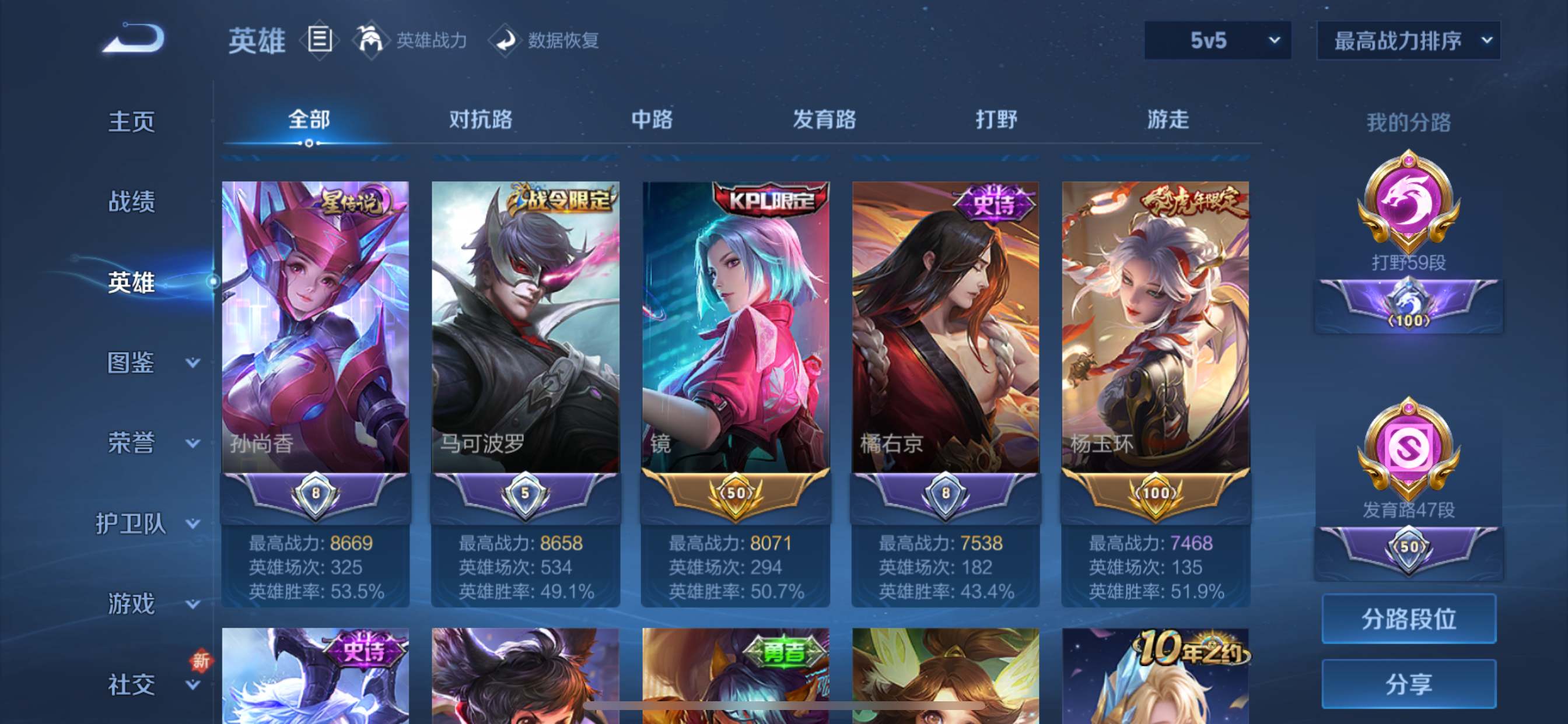Switch to the 打野 jungle tab
The height and width of the screenshot is (724, 1568).
point(997,121)
